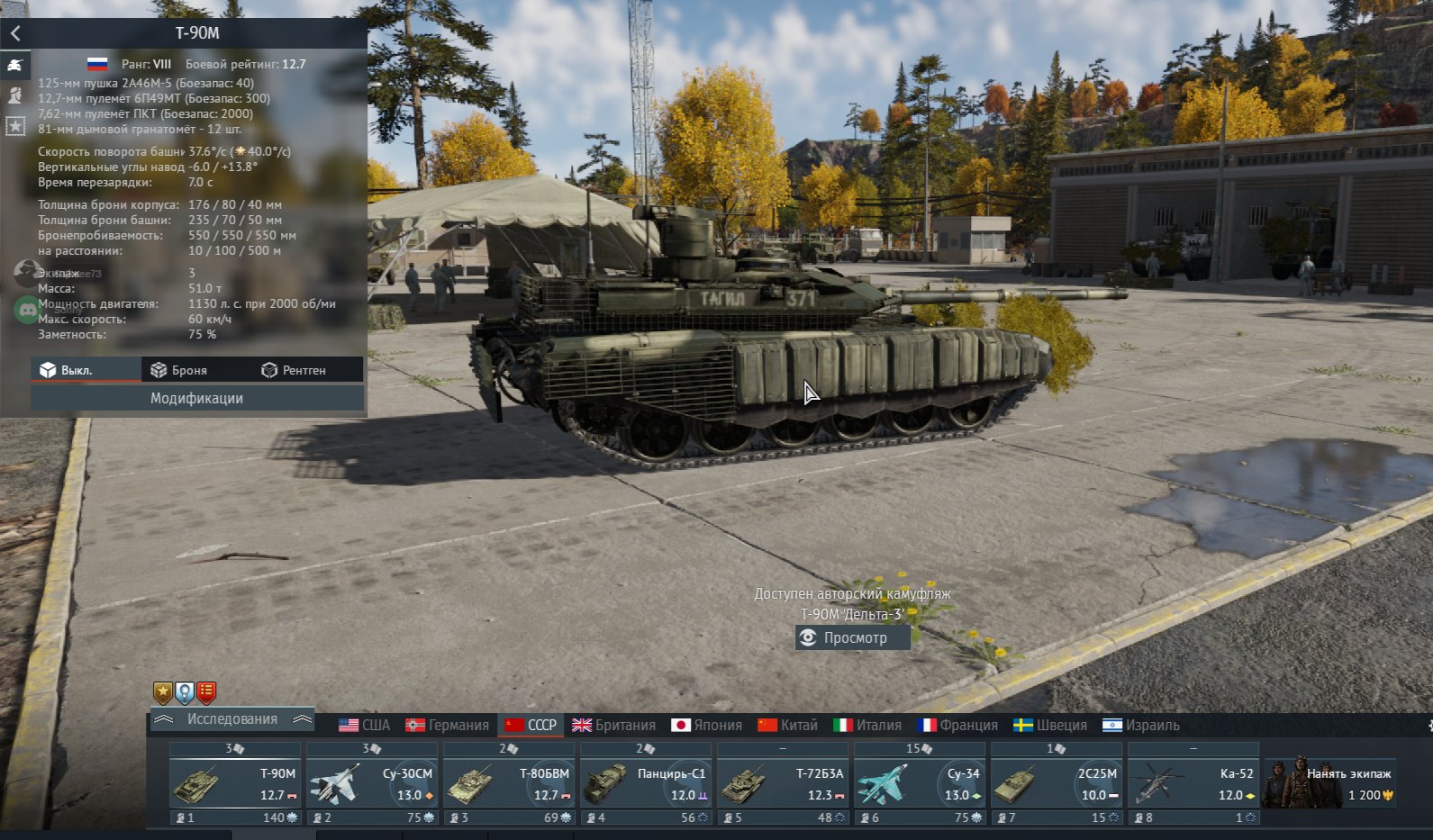Open the Исследования research tab
The image size is (1433, 840).
click(x=231, y=719)
